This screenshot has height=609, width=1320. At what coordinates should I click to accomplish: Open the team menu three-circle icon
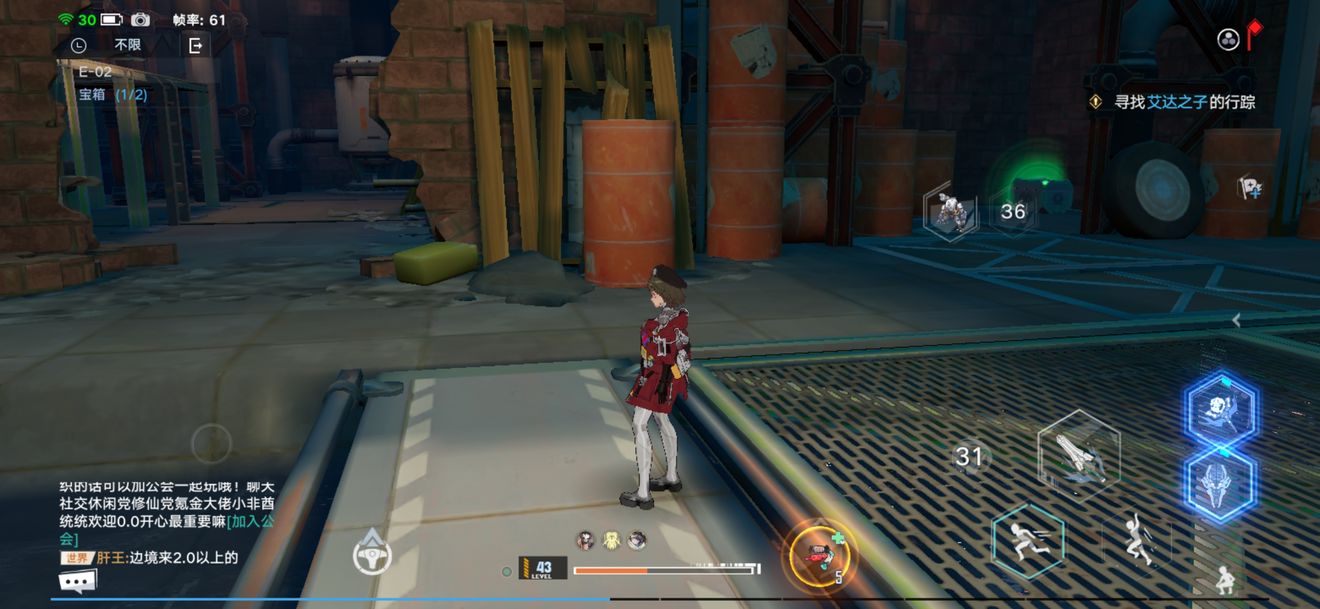pos(1228,40)
